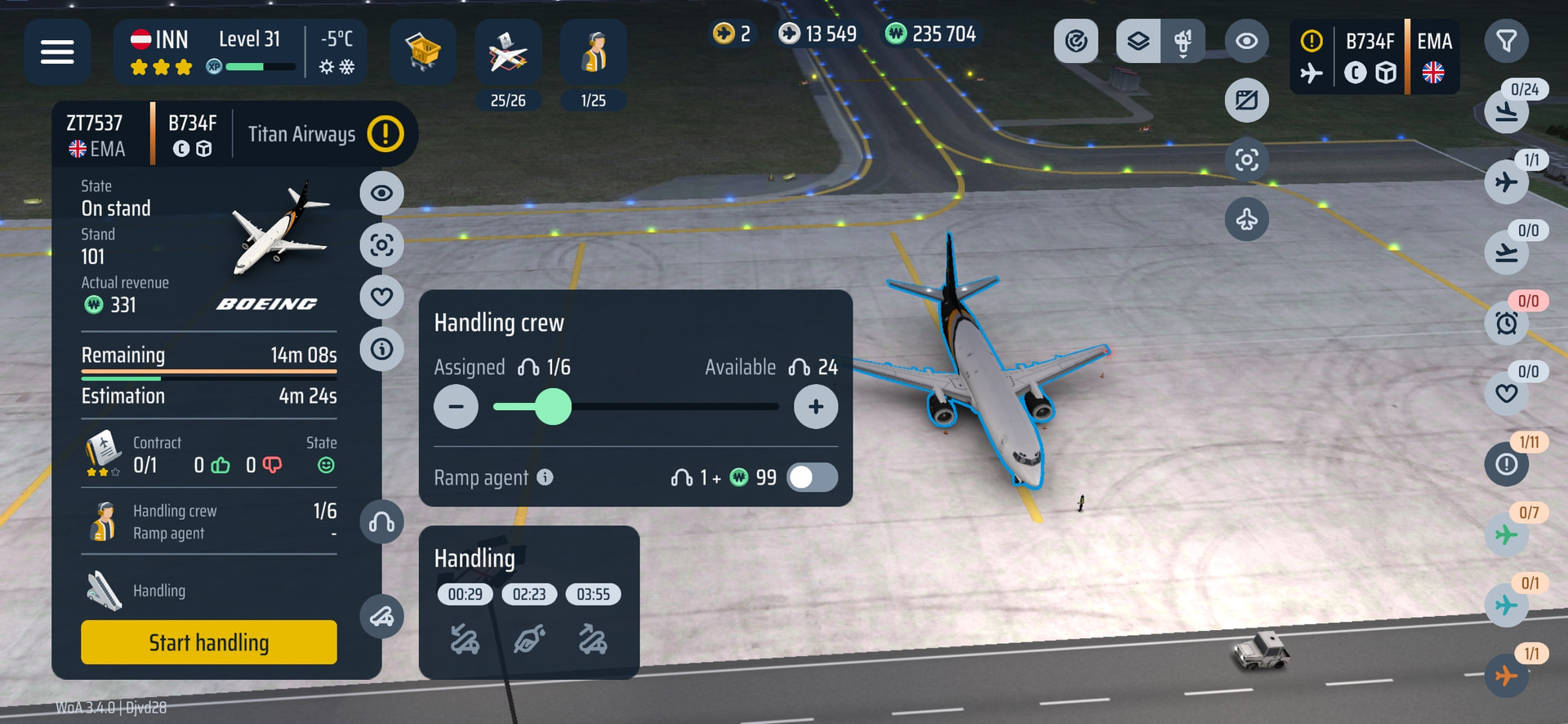Toggle the layers view button
The height and width of the screenshot is (724, 1568).
(x=1138, y=41)
